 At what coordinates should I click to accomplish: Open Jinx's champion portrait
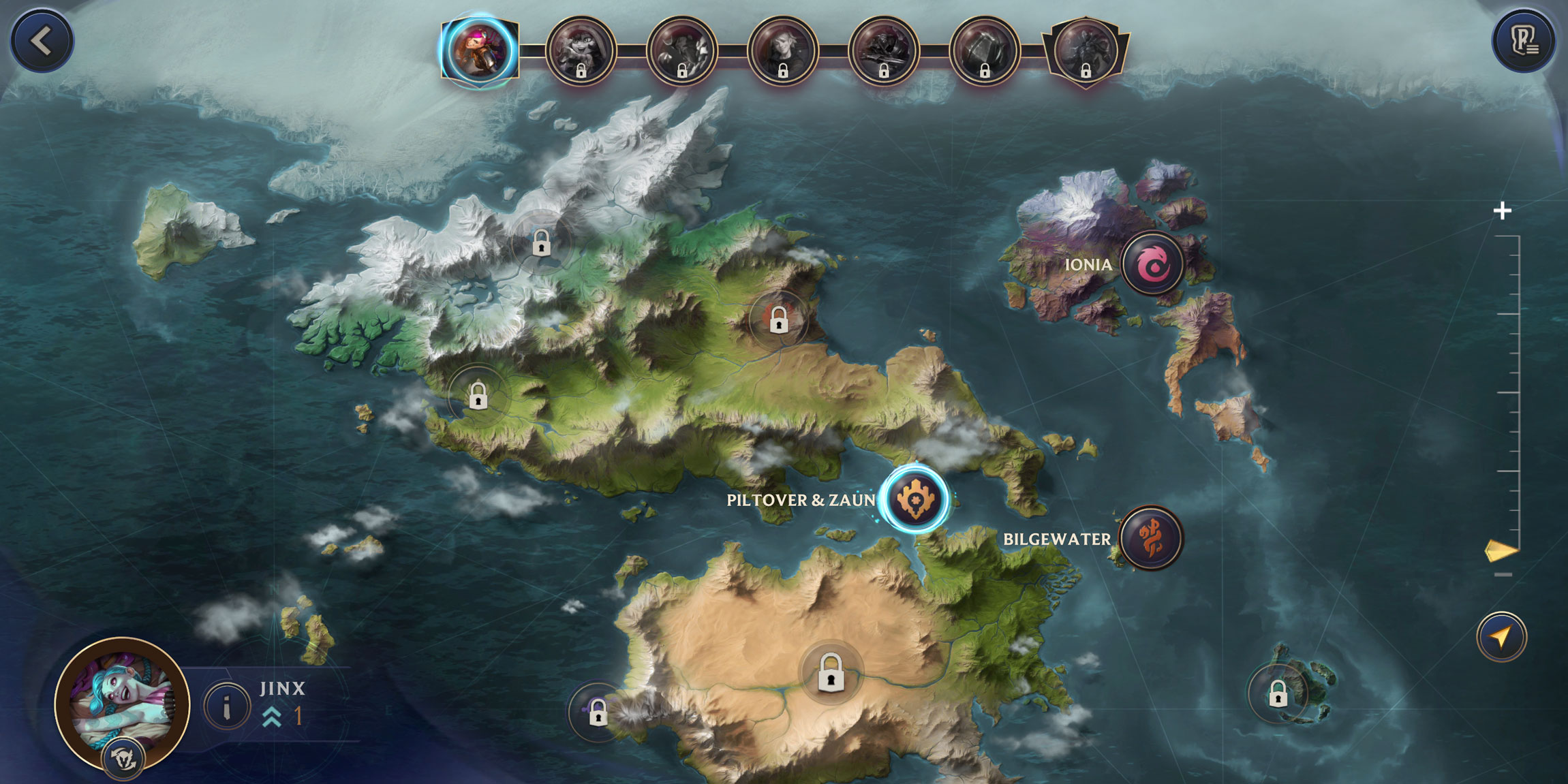[122, 704]
